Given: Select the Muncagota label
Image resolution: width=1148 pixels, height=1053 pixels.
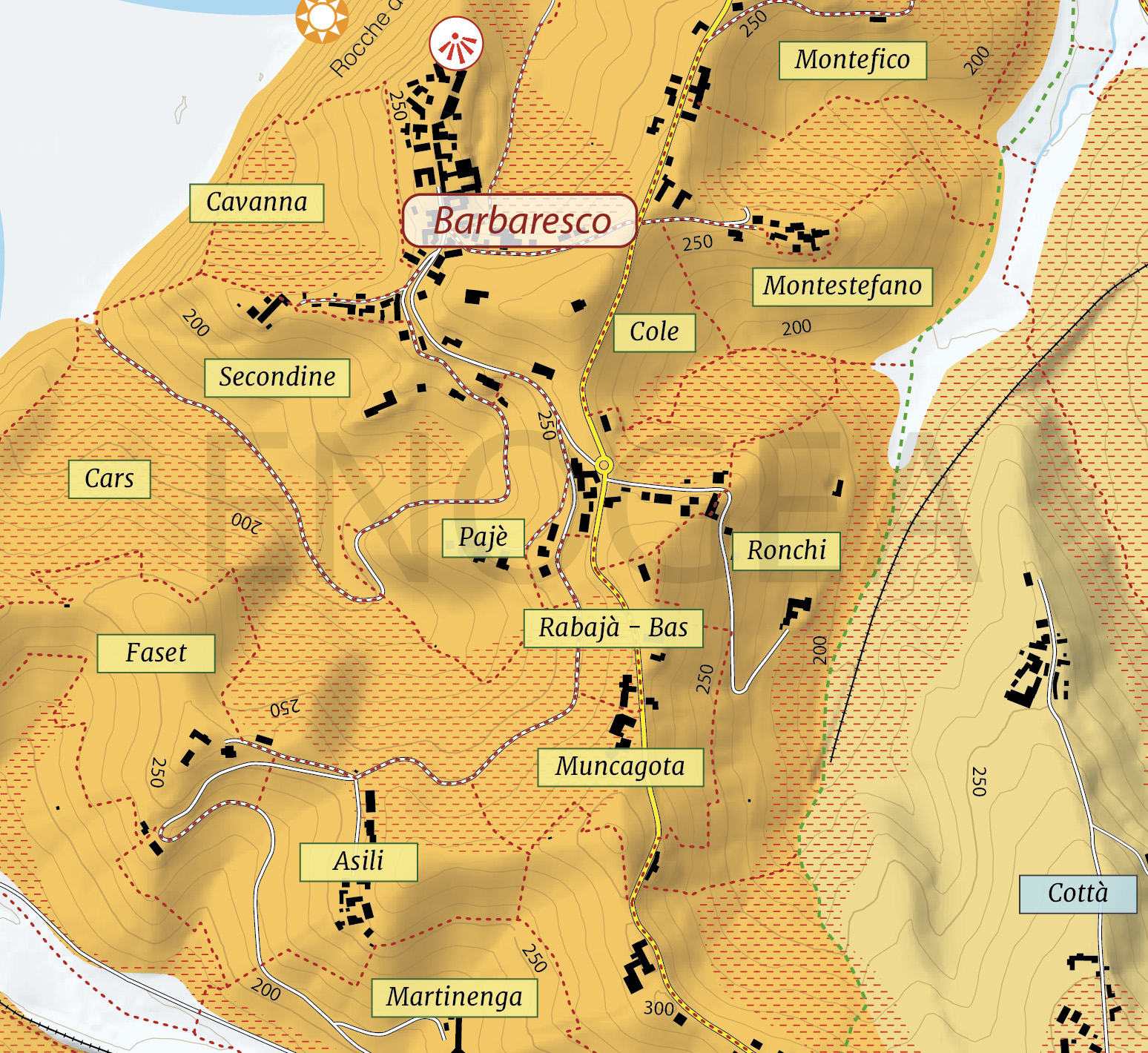Looking at the screenshot, I should click(620, 767).
